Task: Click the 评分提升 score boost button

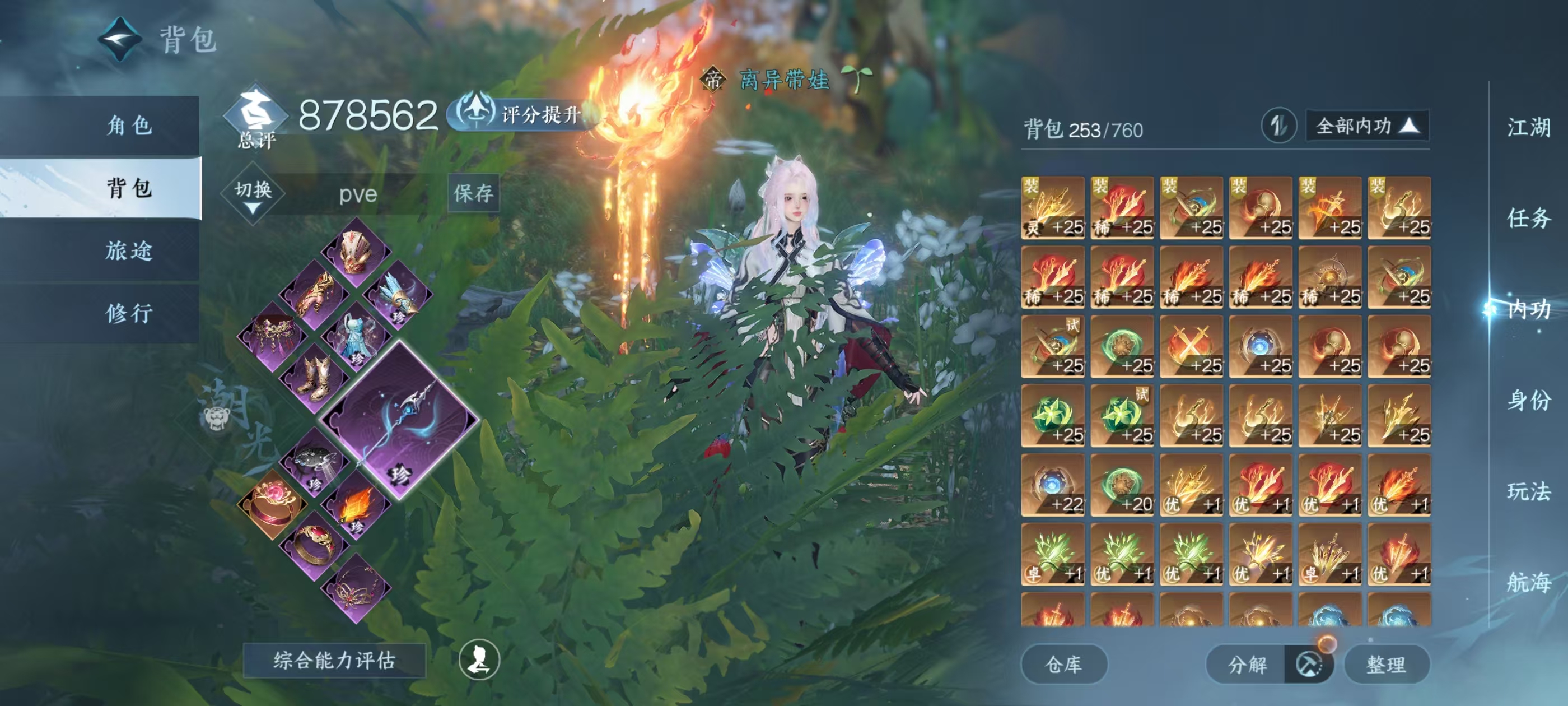Action: pyautogui.click(x=524, y=114)
